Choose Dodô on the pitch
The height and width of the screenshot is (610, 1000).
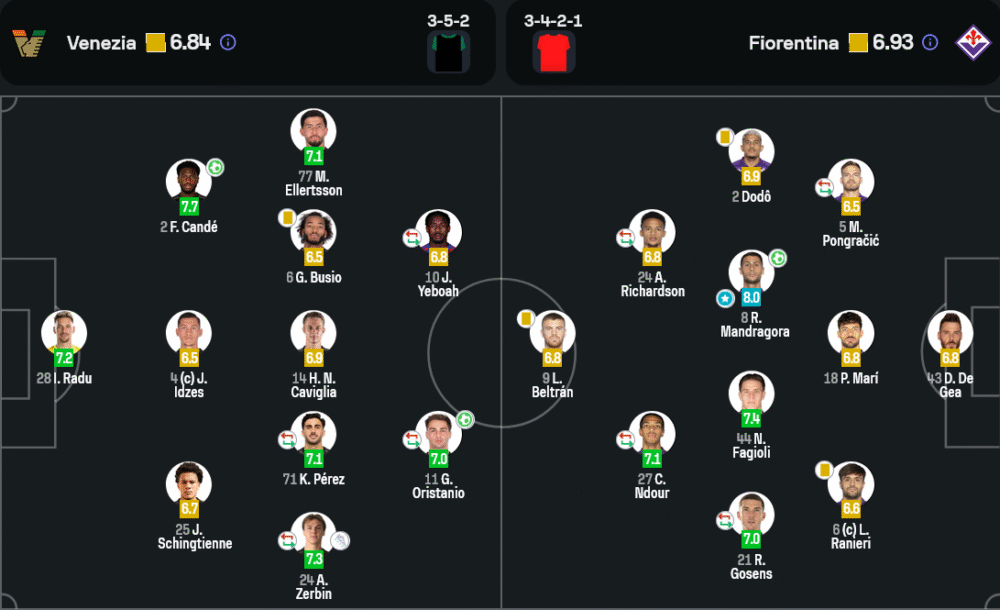(x=751, y=152)
